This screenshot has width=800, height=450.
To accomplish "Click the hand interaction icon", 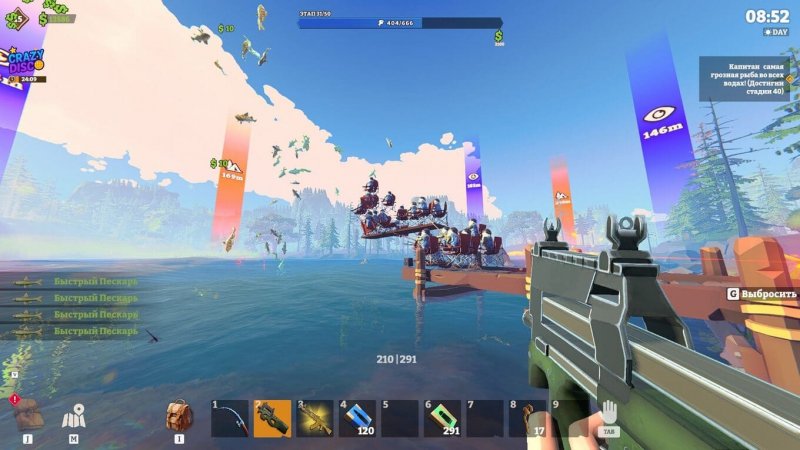I will pyautogui.click(x=609, y=413).
